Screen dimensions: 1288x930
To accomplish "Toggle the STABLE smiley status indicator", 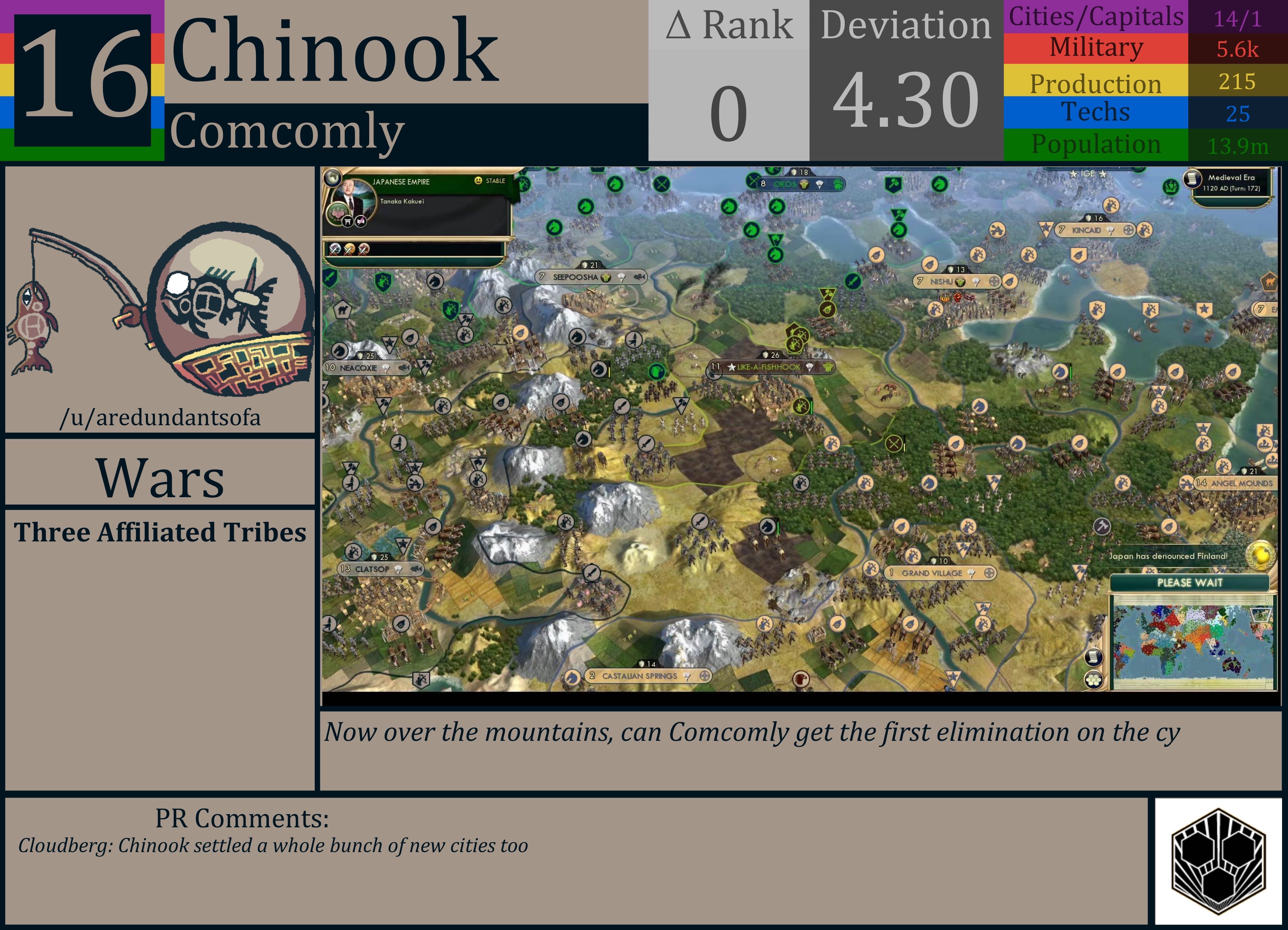I will (479, 181).
